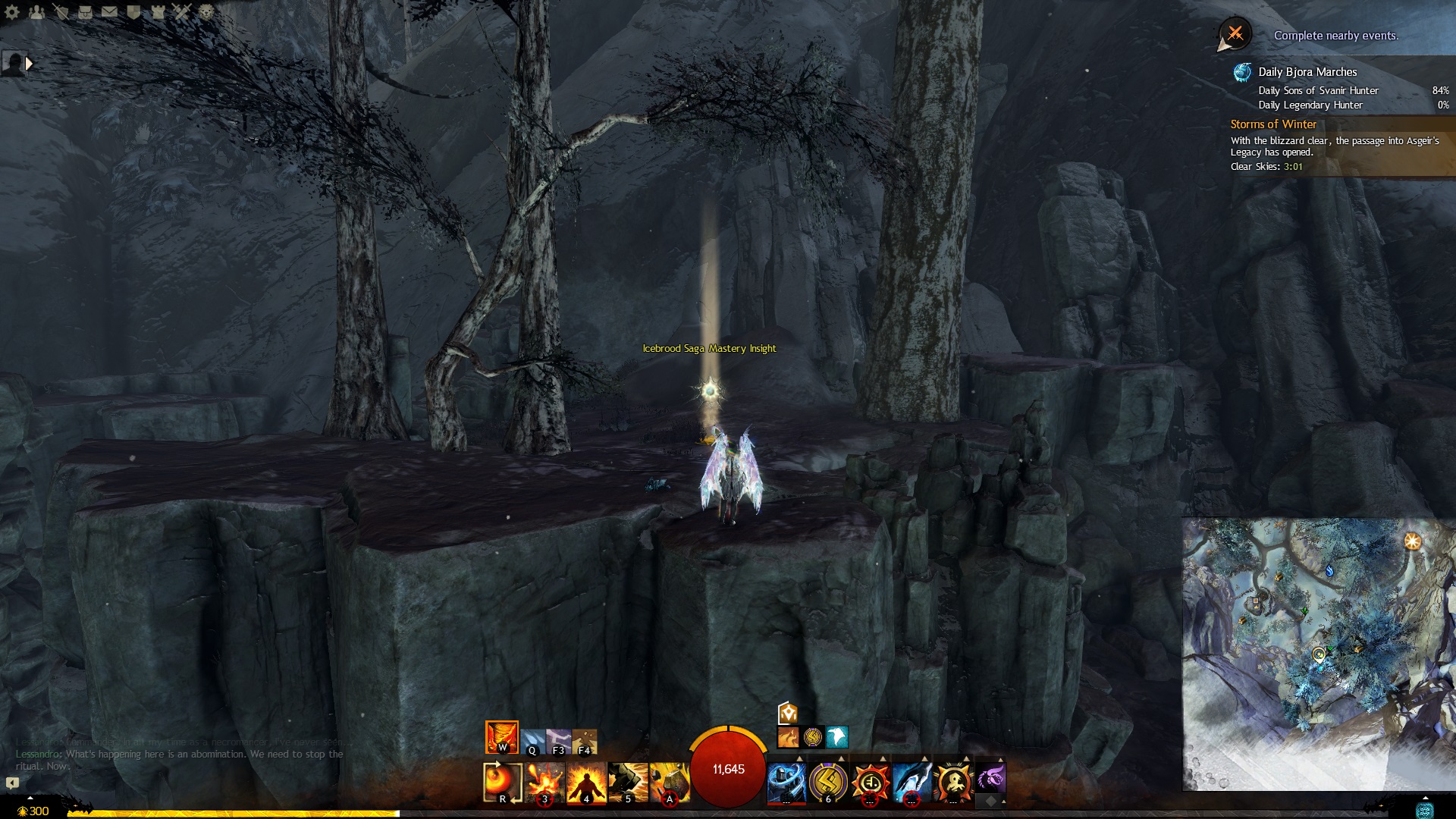Open the World vs World castle icon
This screenshot has height=819, width=1456.
(x=158, y=11)
